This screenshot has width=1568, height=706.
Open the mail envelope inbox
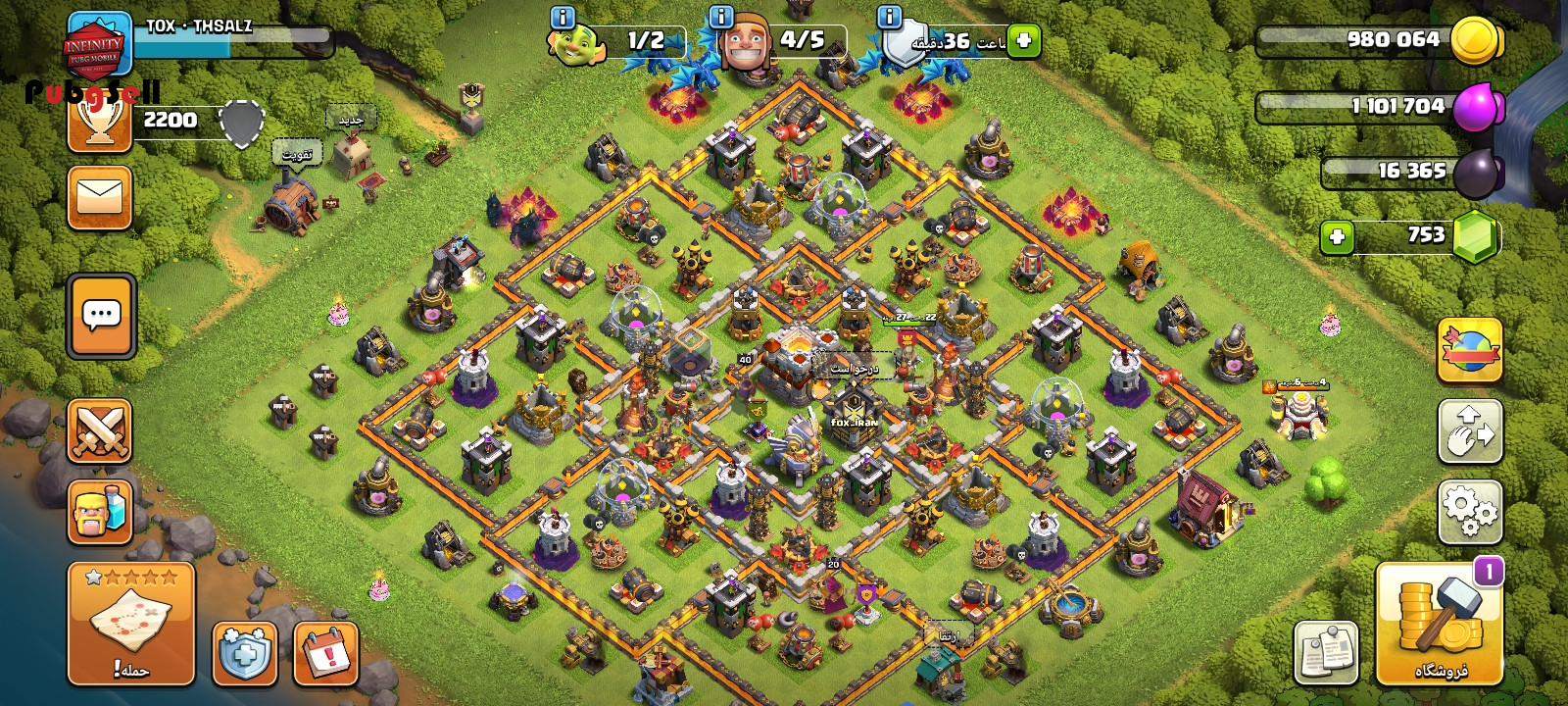point(100,197)
